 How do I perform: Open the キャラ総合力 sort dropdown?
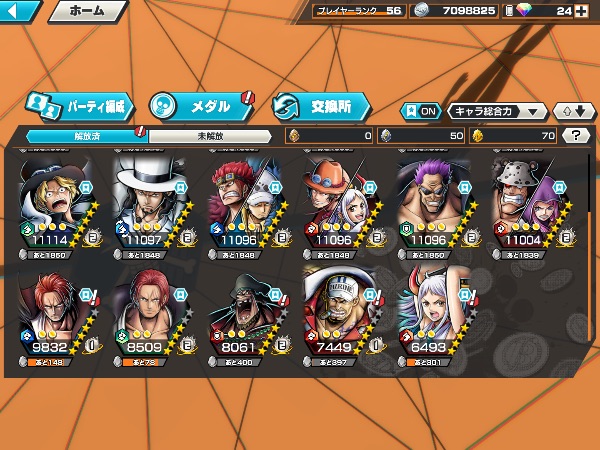point(497,111)
